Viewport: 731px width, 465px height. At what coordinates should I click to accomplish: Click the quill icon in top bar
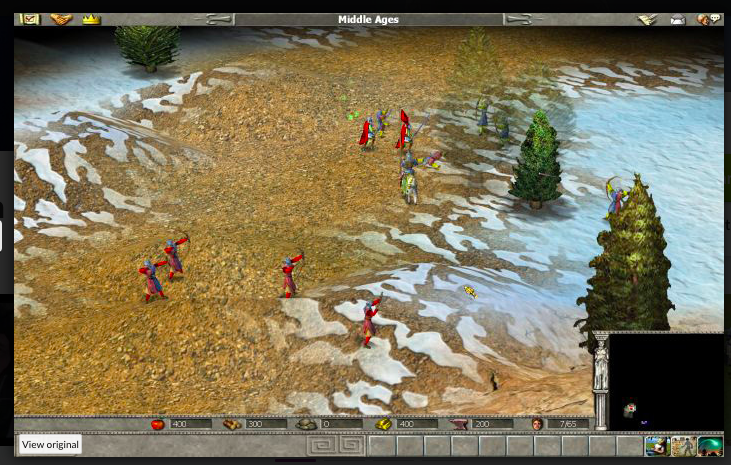(647, 19)
